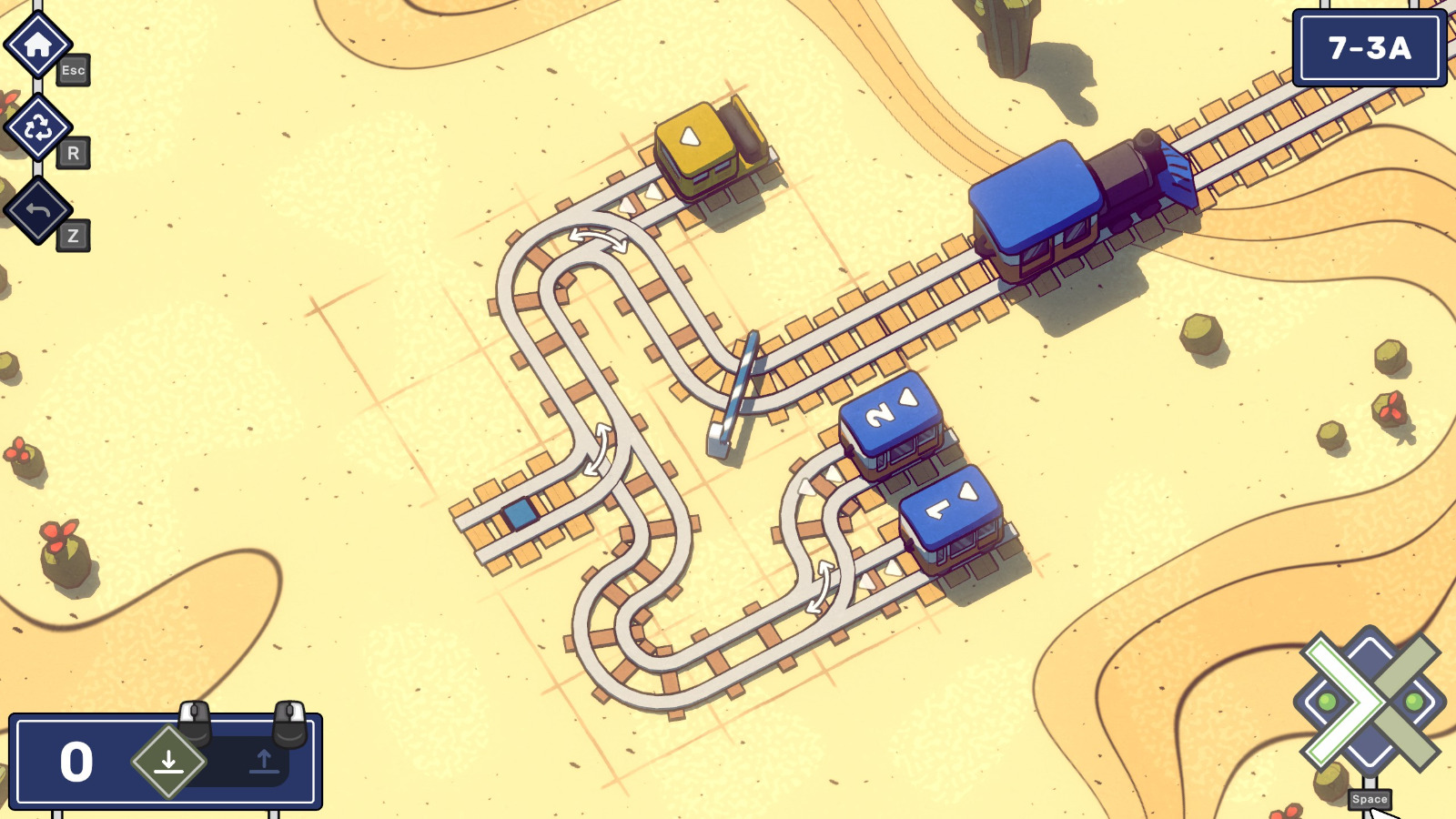Image resolution: width=1456 pixels, height=819 pixels.
Task: Select the remove-track up-arrow icon
Action: click(264, 763)
